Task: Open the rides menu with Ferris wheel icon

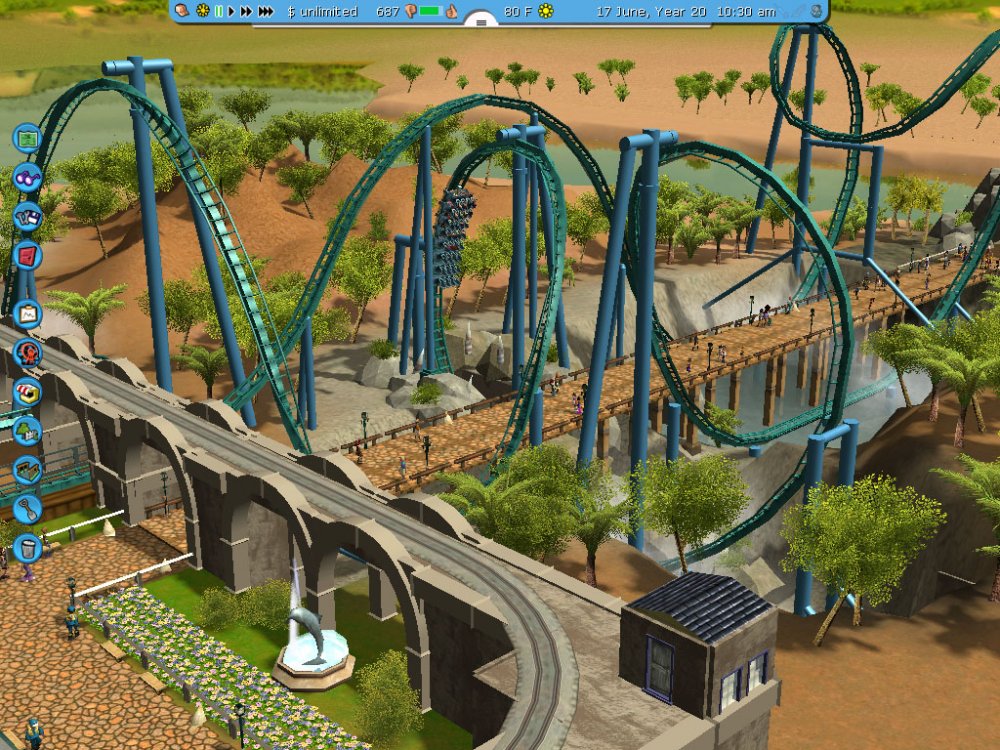Action: (27, 352)
